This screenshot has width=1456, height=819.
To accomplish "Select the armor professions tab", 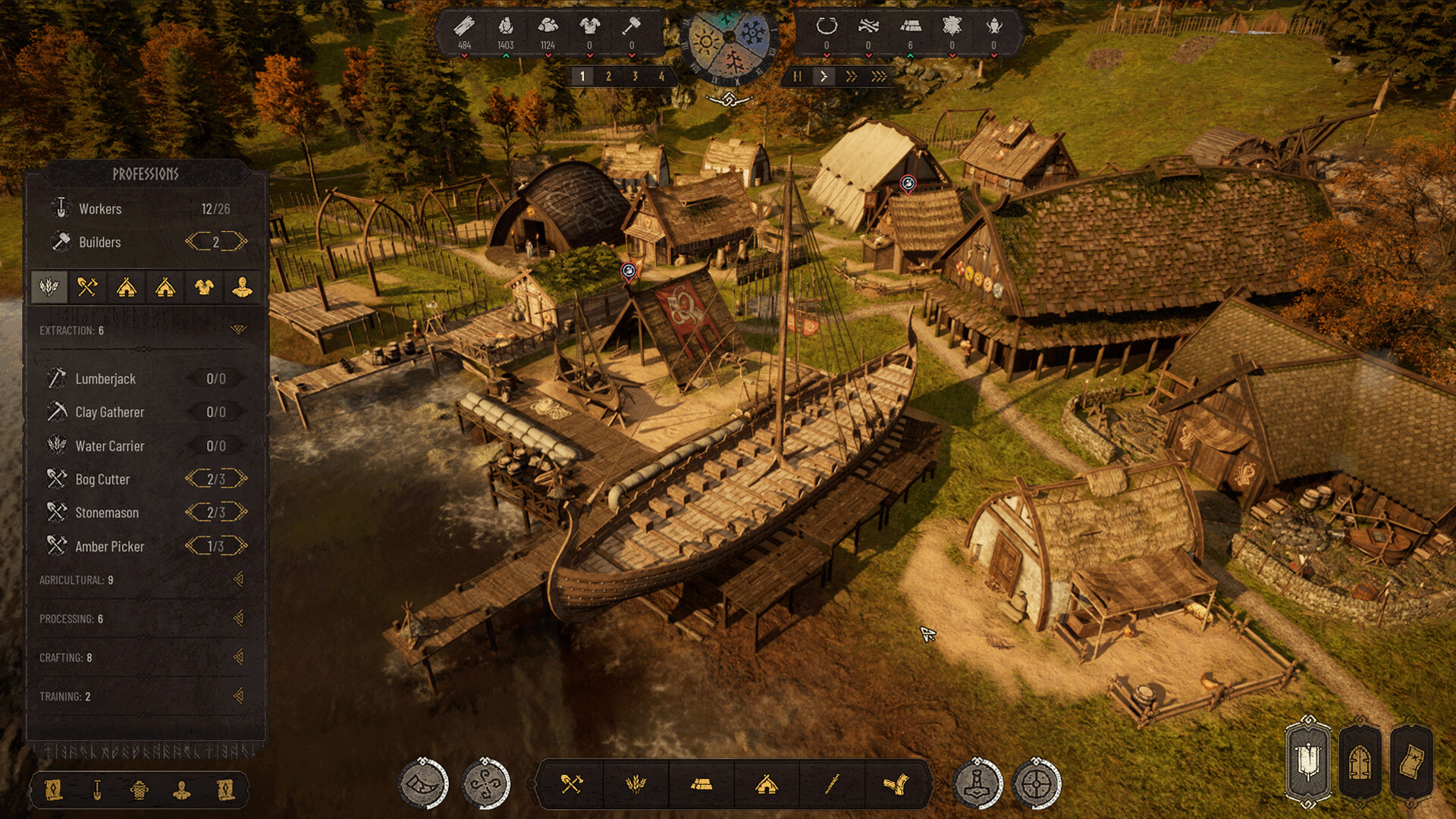I will pyautogui.click(x=204, y=287).
